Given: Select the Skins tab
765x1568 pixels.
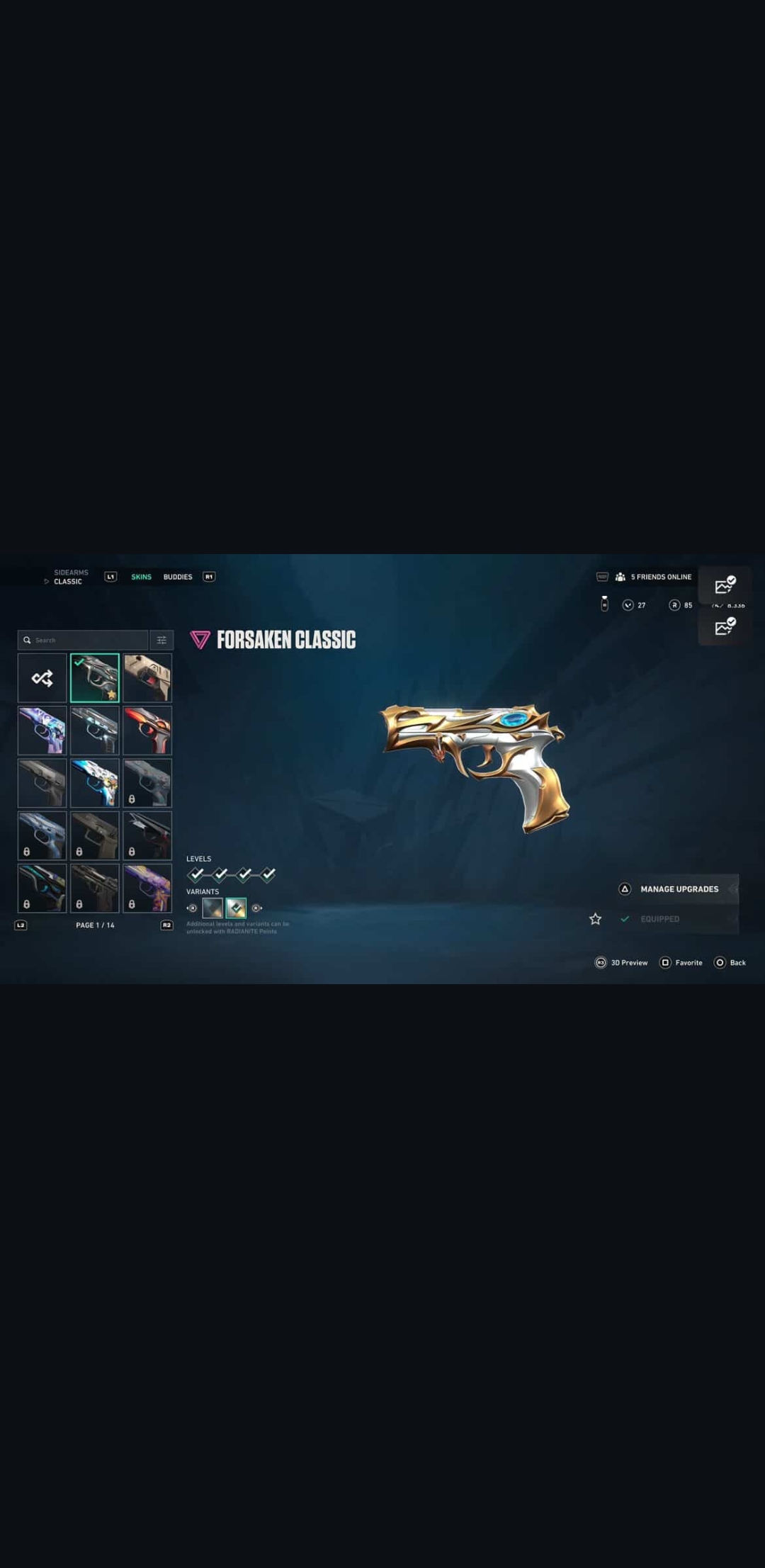Looking at the screenshot, I should (x=141, y=577).
